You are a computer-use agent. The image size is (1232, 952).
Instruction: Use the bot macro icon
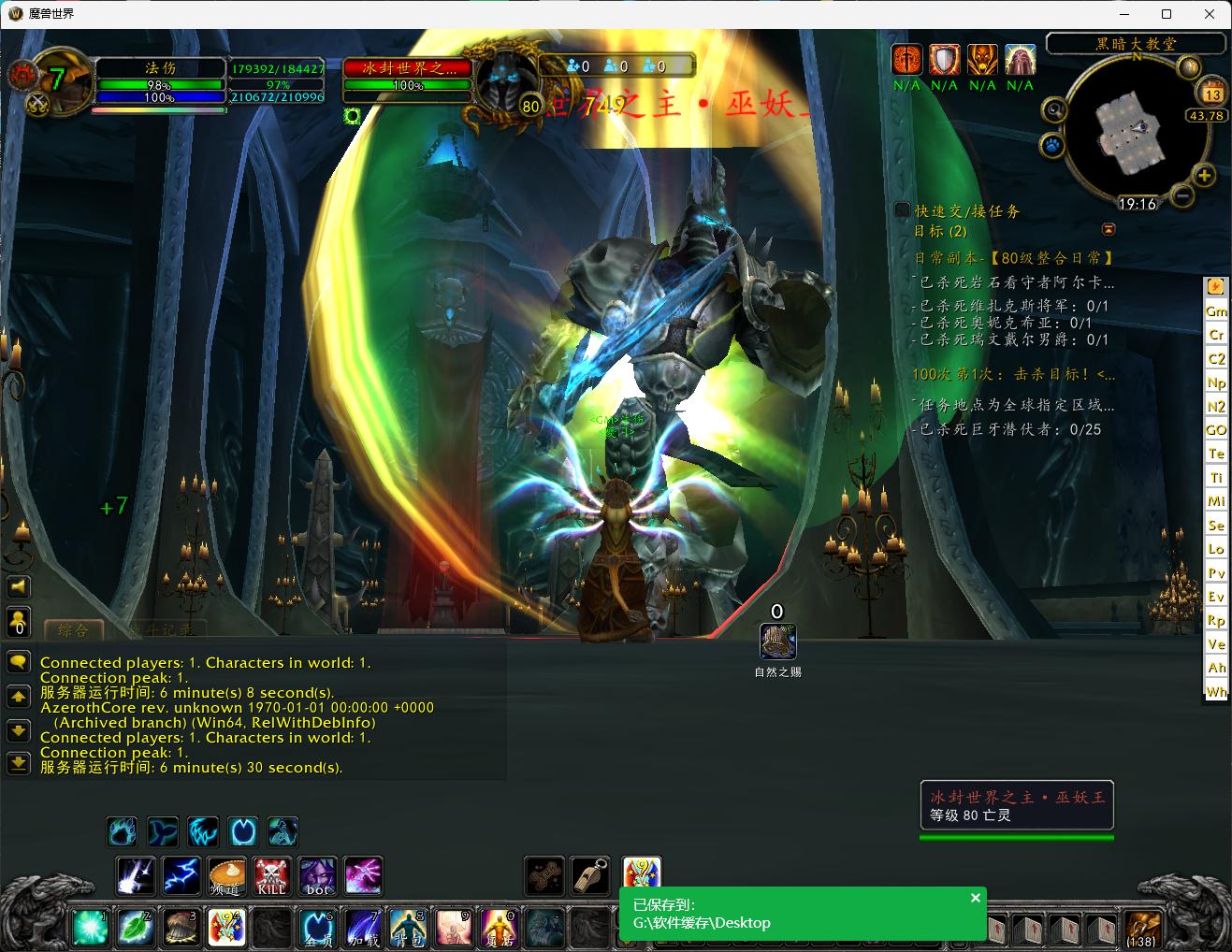click(317, 876)
